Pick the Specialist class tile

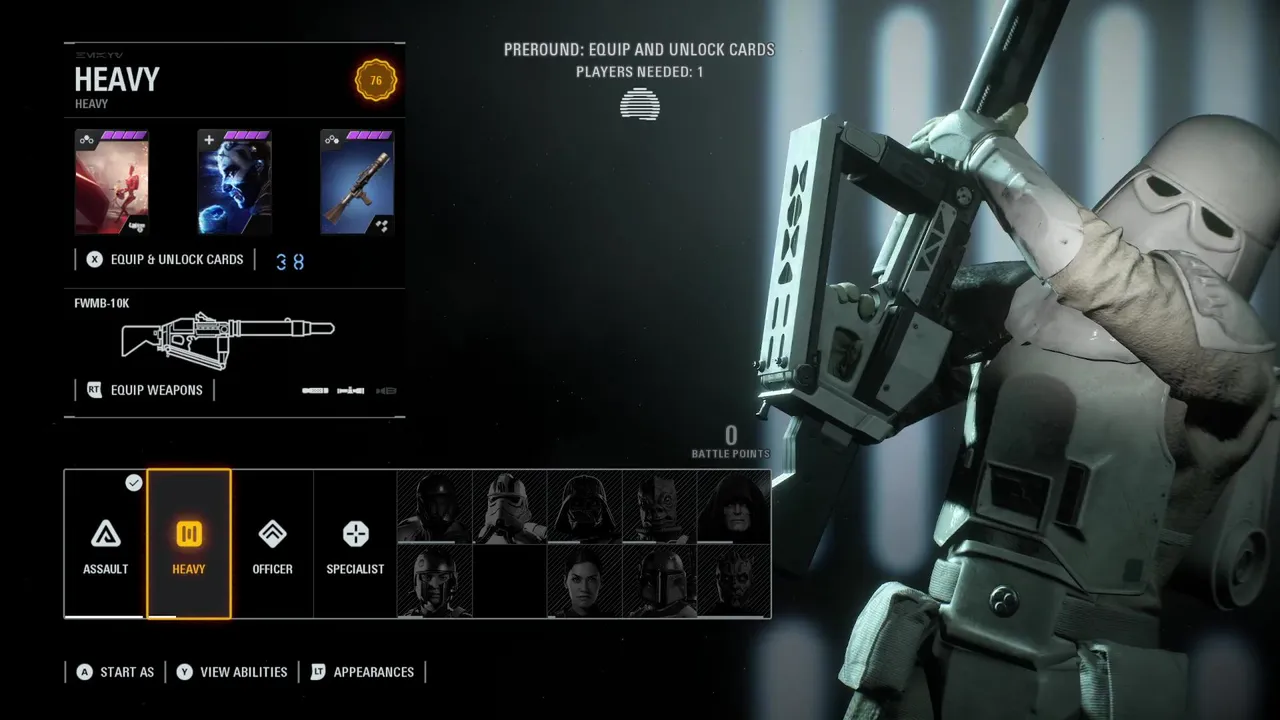355,543
